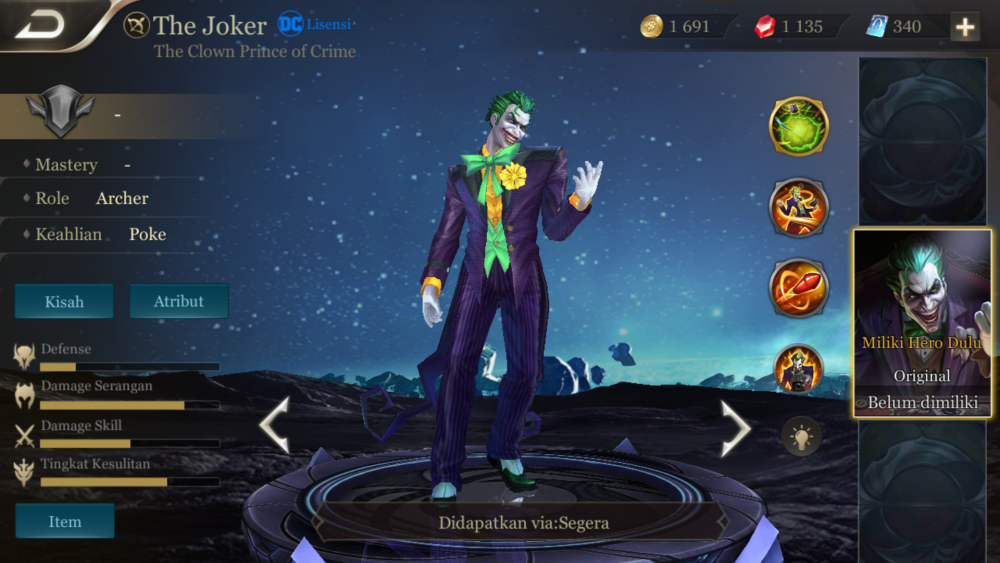Viewport: 1000px width, 563px height.
Task: Switch to the next hero with right arrow
Action: tap(736, 427)
